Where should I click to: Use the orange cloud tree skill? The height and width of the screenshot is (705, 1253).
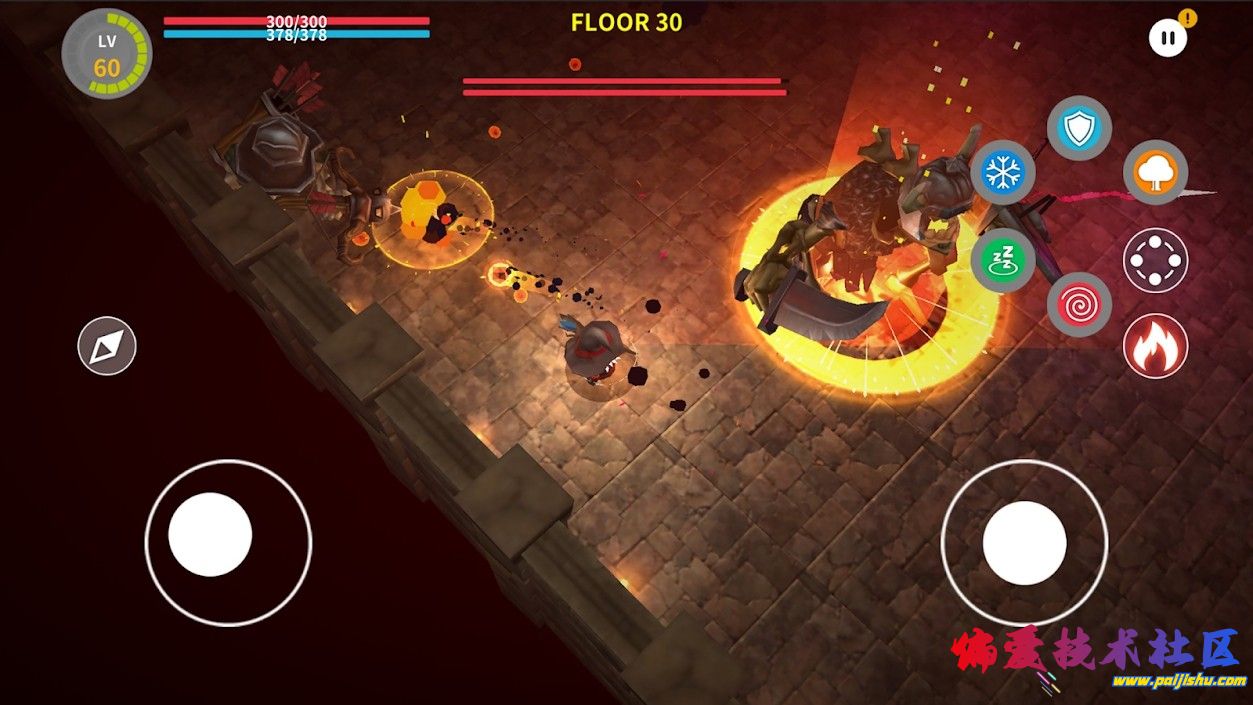tap(1155, 173)
